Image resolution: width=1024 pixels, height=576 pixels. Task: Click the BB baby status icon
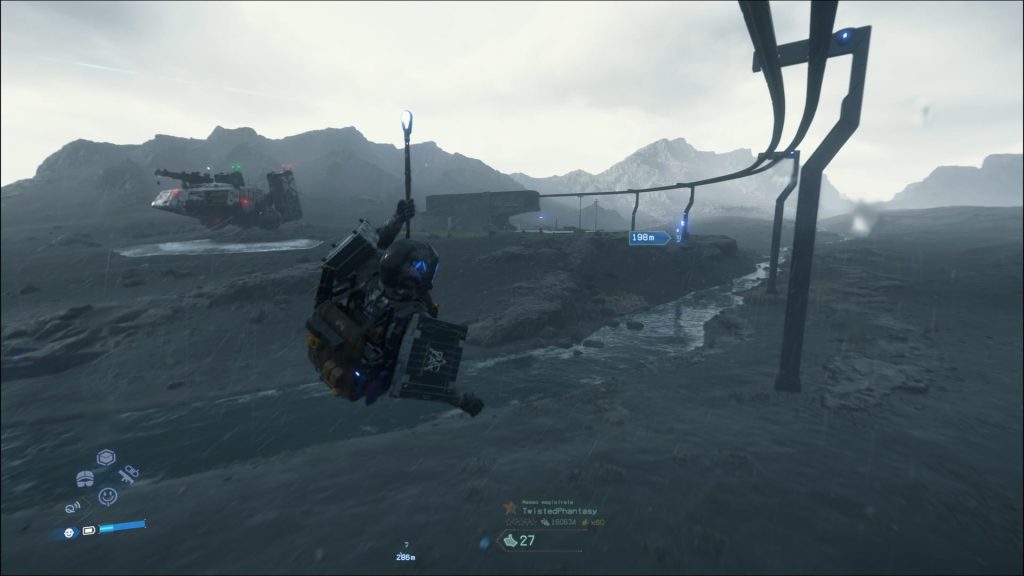coord(68,532)
